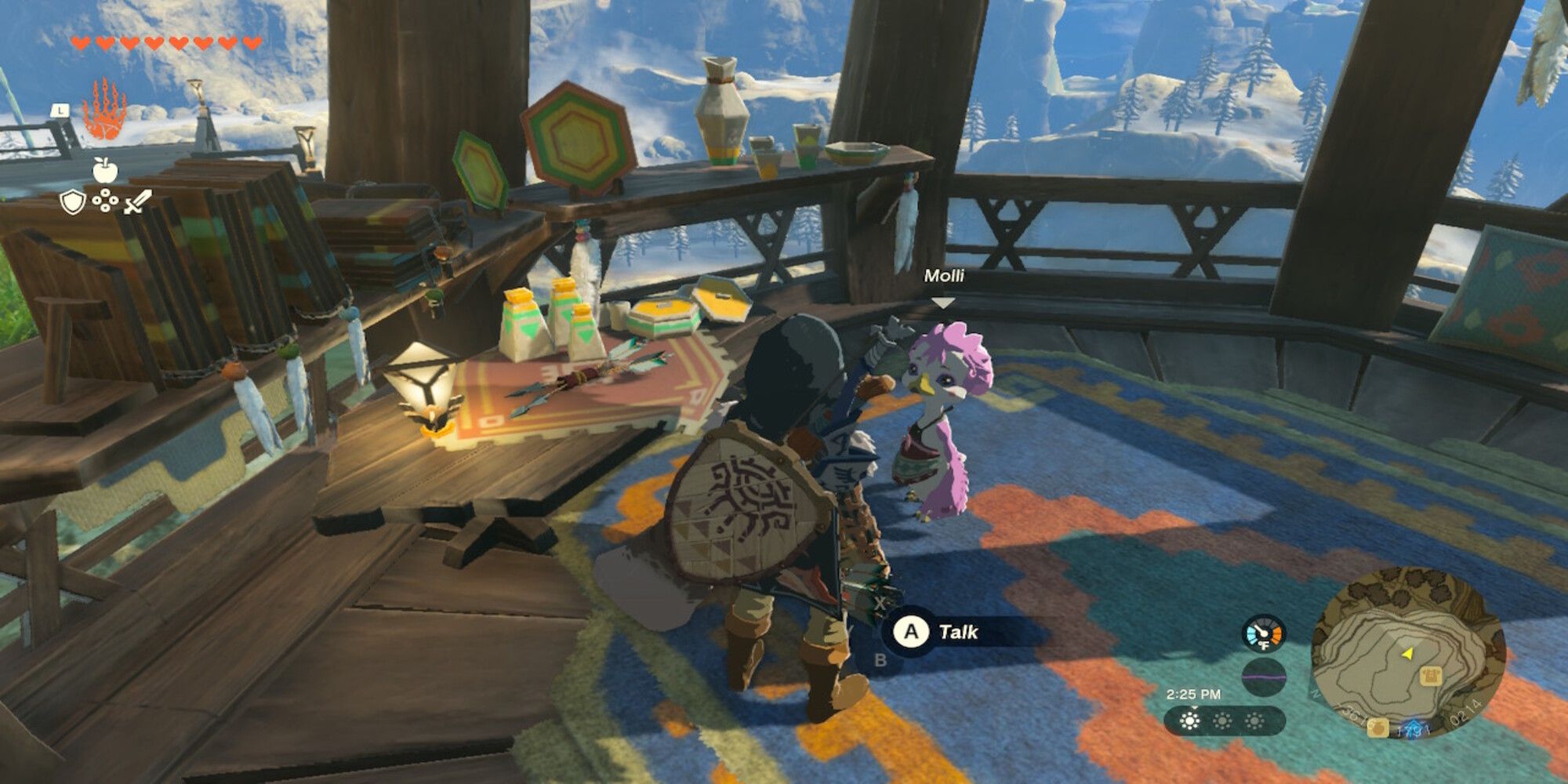Click the apple food inventory icon
Screen dimensions: 1568x784
point(106,169)
